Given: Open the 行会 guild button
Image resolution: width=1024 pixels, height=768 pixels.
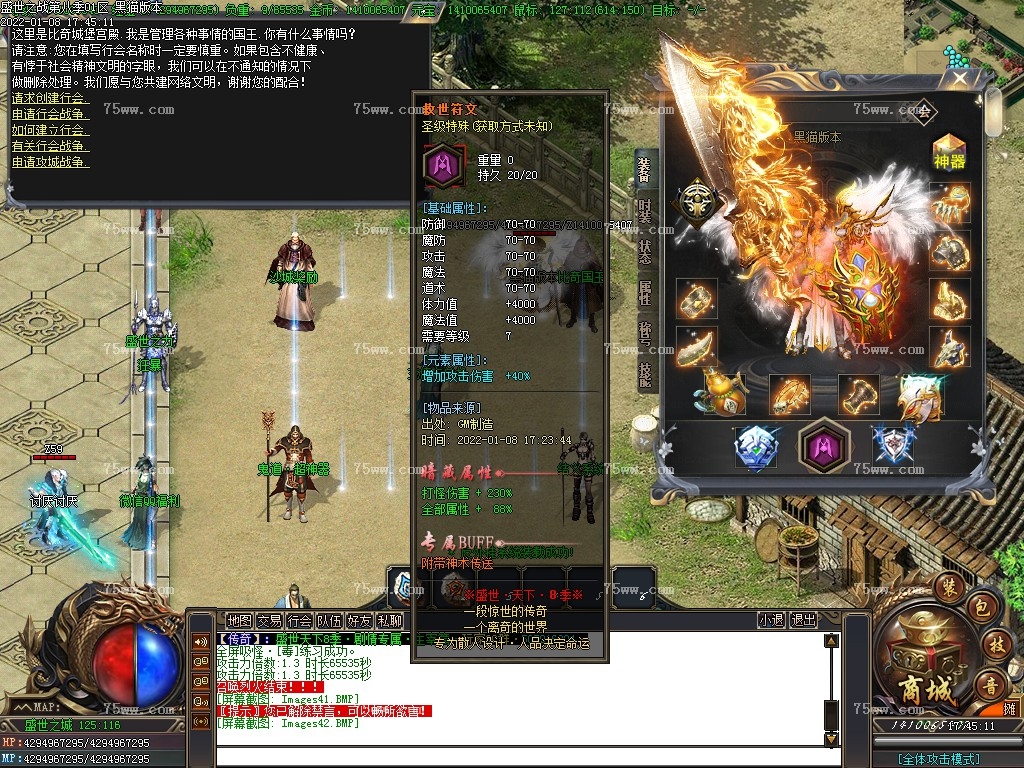Looking at the screenshot, I should tap(299, 620).
